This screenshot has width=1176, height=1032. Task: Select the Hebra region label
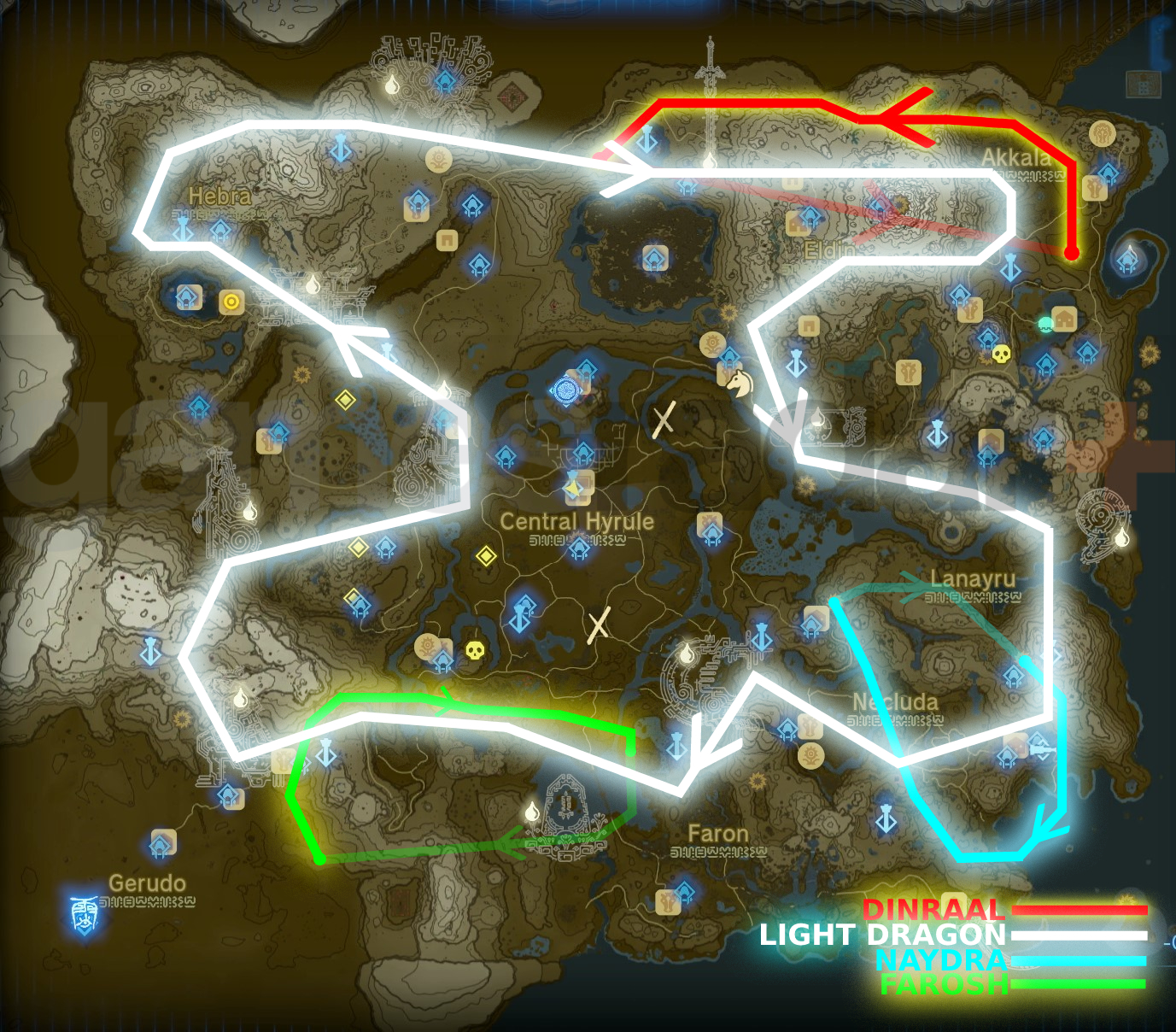[x=219, y=195]
